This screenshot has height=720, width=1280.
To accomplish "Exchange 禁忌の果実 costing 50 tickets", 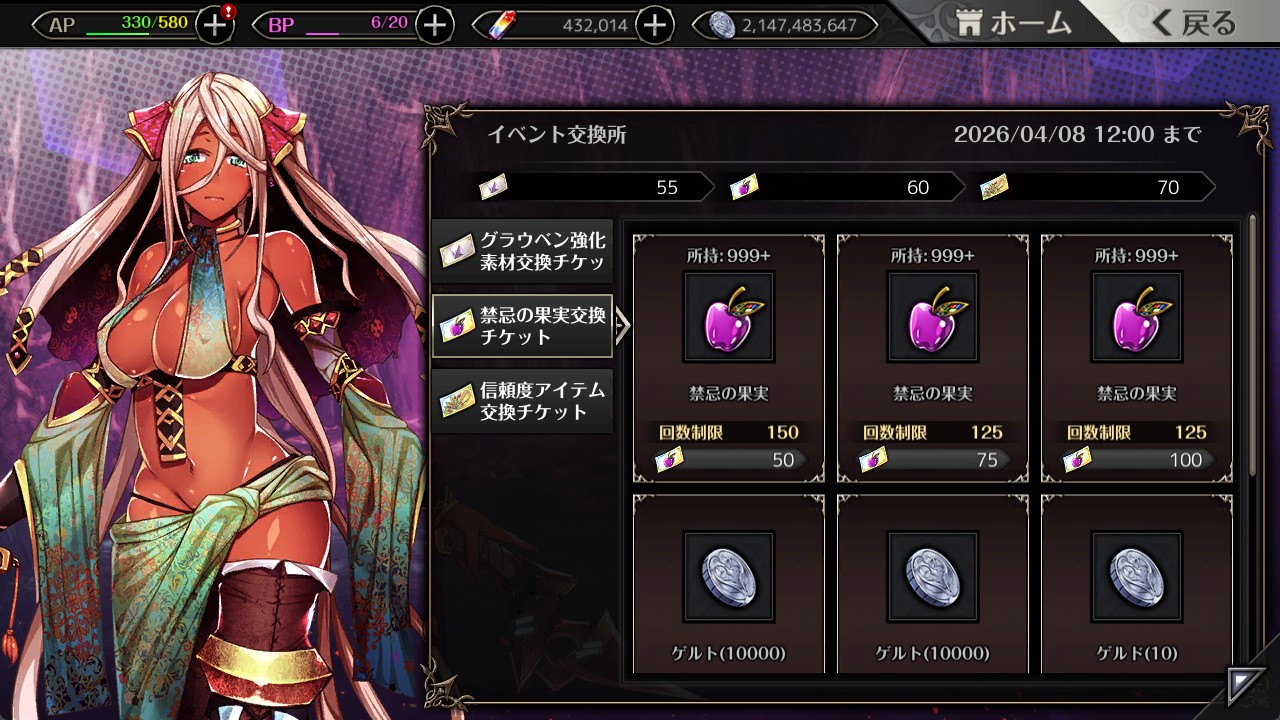I will pyautogui.click(x=728, y=358).
